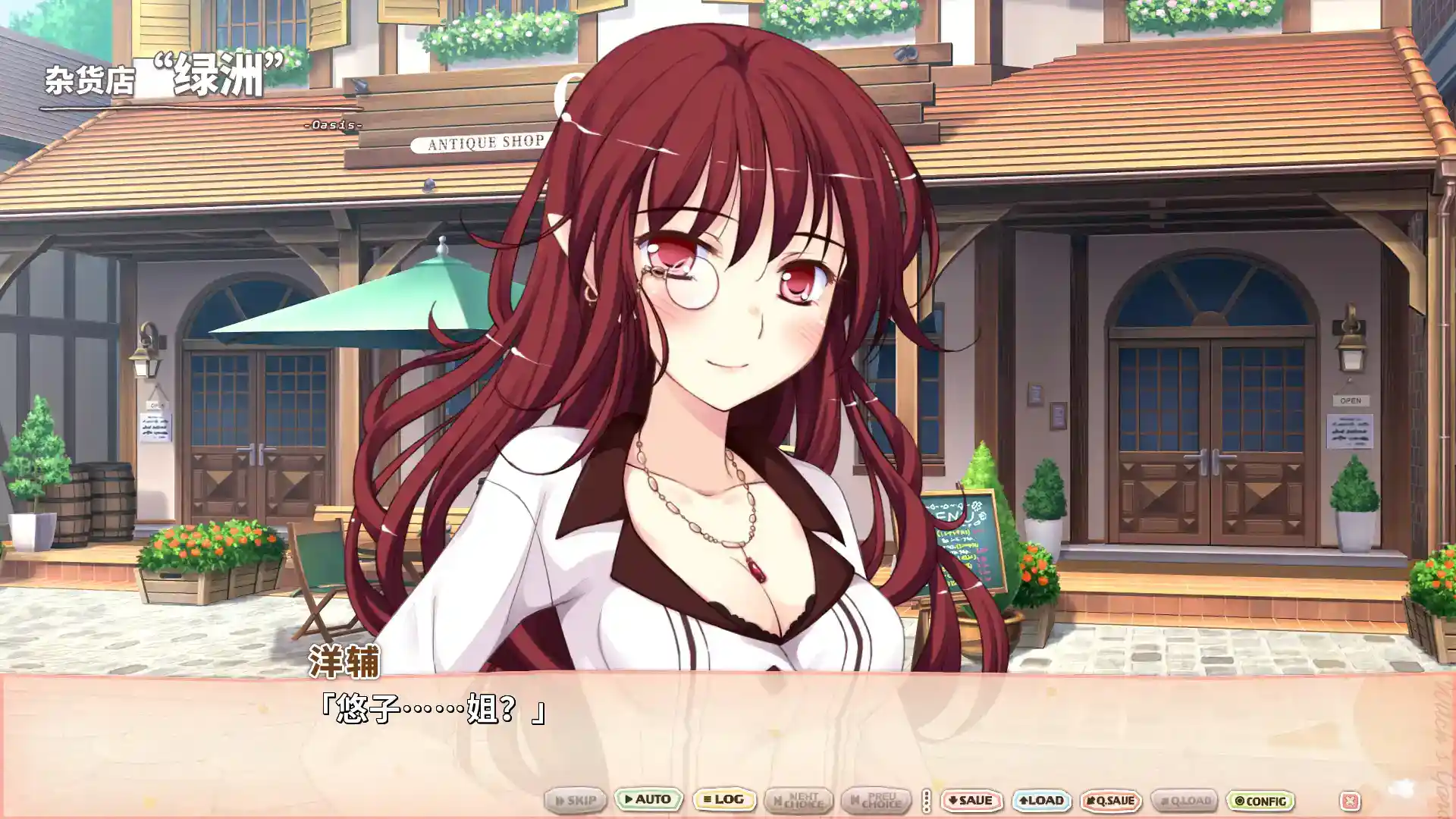Toggle skip mode on
Viewport: 1456px width, 819px height.
point(575,799)
